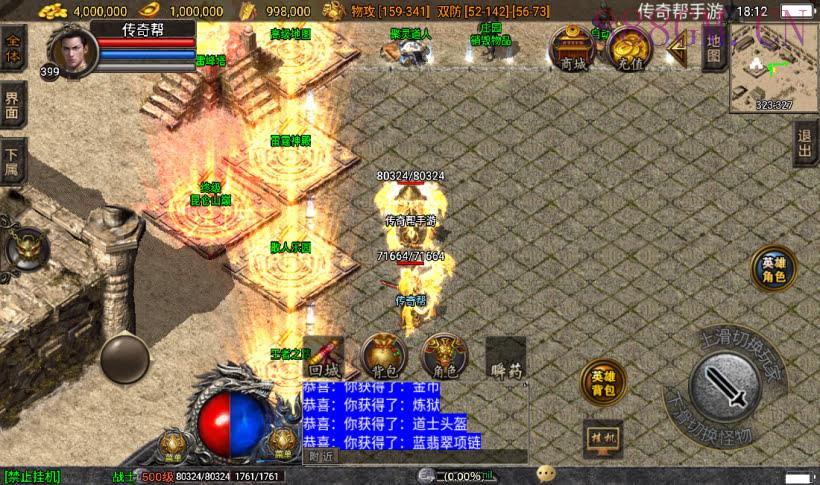Open the 角色 character sheet
The width and height of the screenshot is (820, 485).
[444, 357]
